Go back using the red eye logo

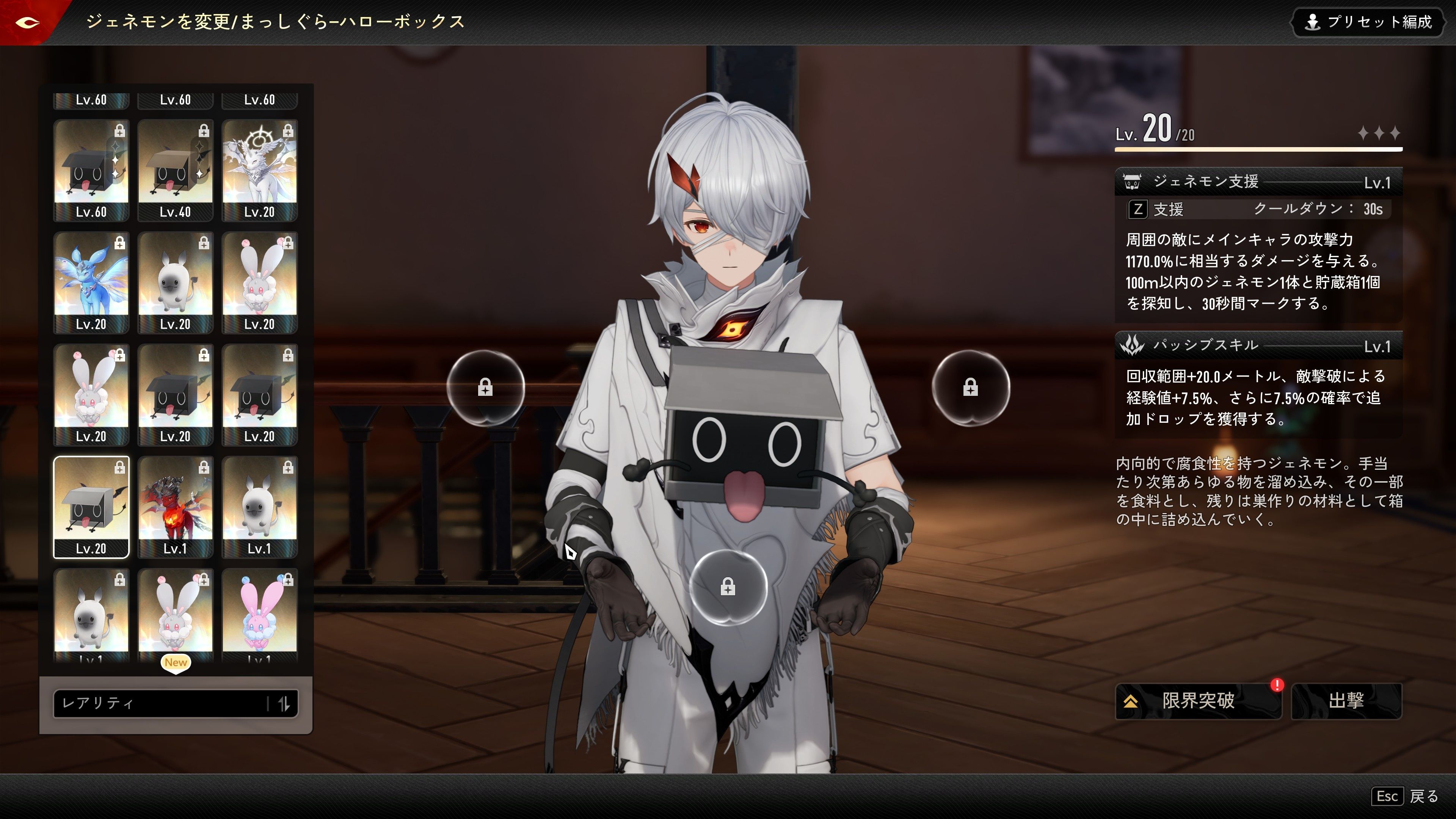tap(27, 22)
